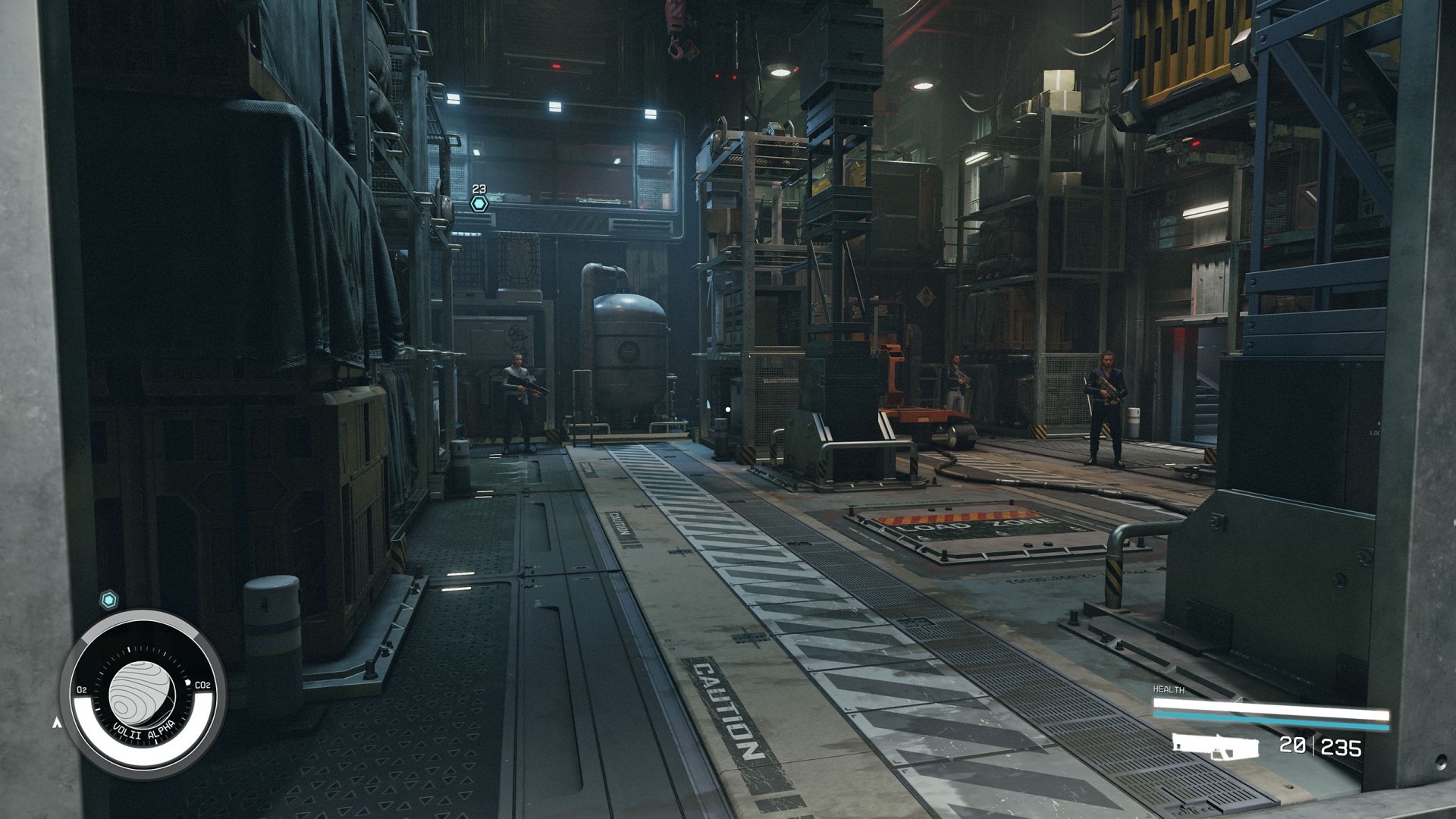Click the hexagon objective icon above the compass
Viewport: 1456px width, 819px height.
[x=109, y=601]
